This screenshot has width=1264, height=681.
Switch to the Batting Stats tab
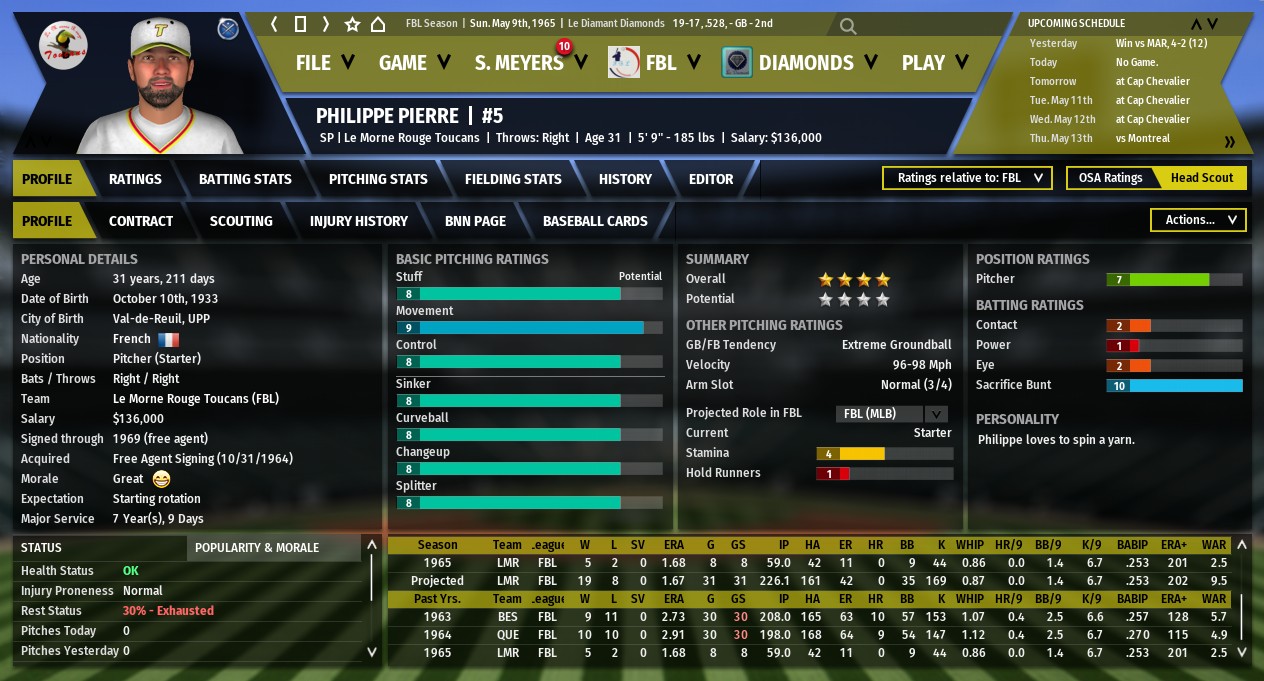[245, 179]
